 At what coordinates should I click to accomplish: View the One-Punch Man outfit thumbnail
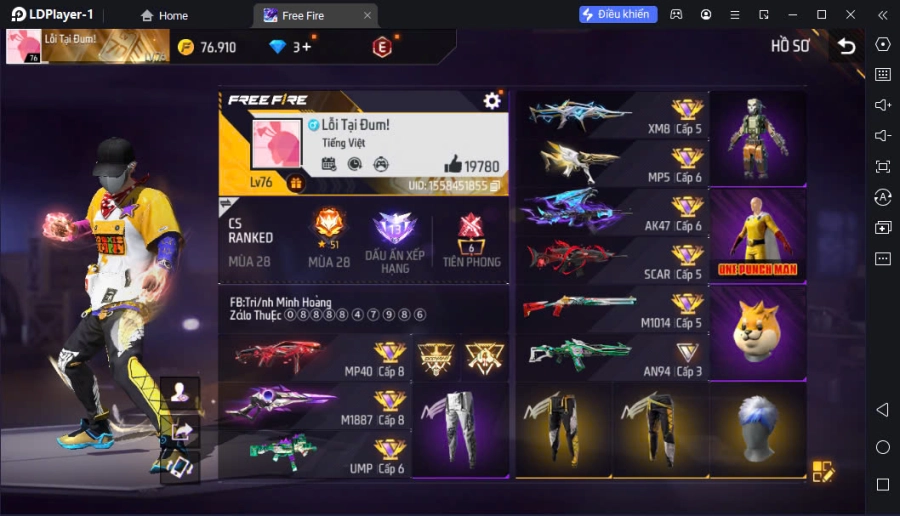757,236
